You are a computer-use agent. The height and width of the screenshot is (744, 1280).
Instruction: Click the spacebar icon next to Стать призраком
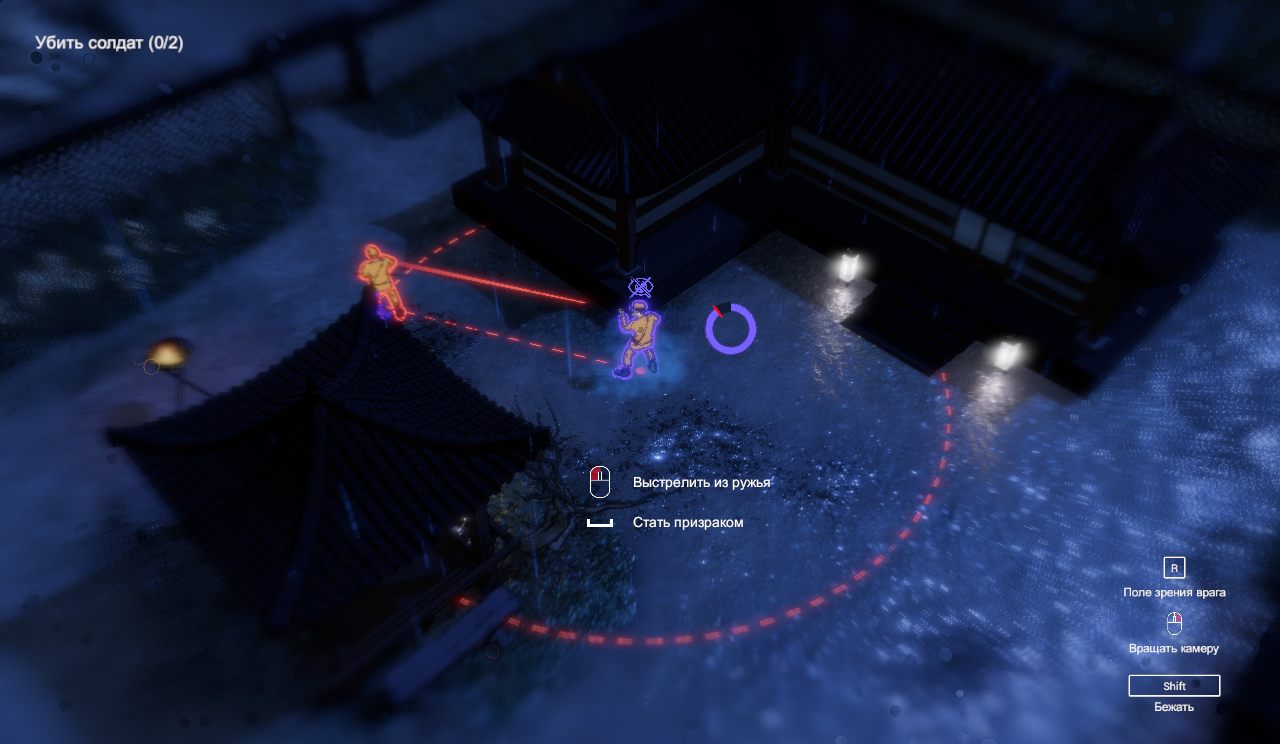point(601,521)
